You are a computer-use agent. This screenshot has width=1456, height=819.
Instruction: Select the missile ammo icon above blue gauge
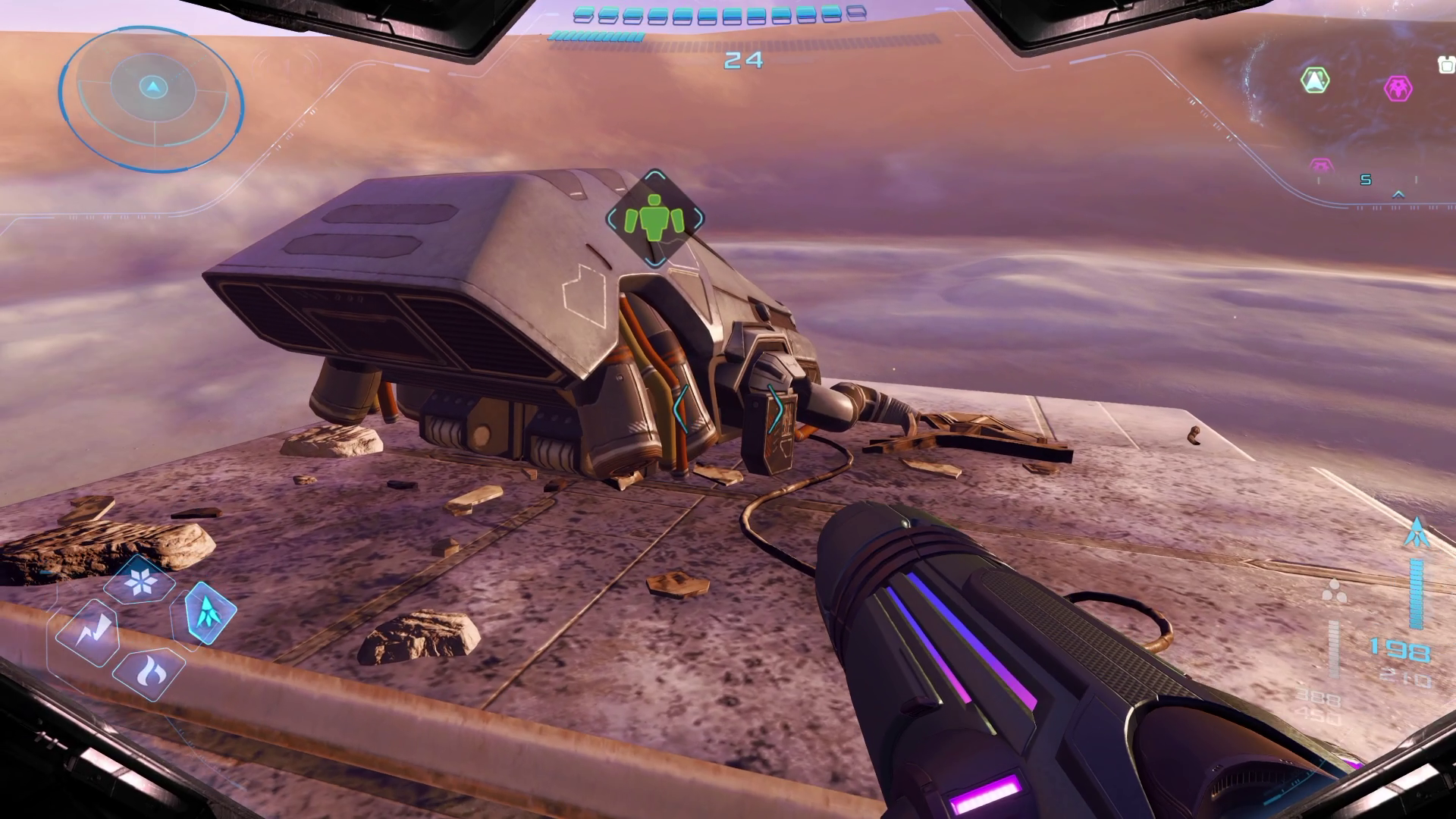(x=1416, y=533)
